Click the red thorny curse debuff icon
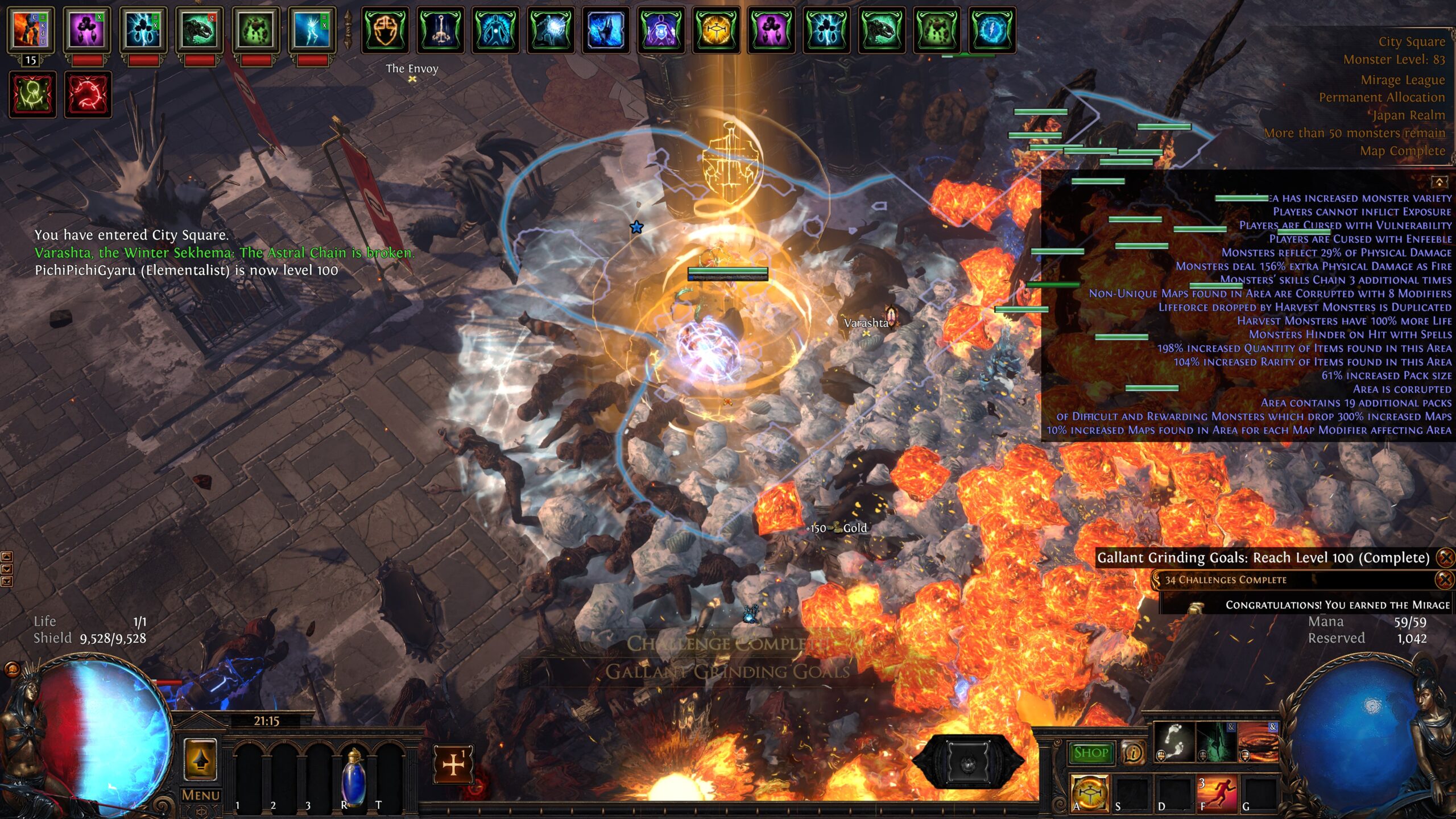 pos(88,94)
